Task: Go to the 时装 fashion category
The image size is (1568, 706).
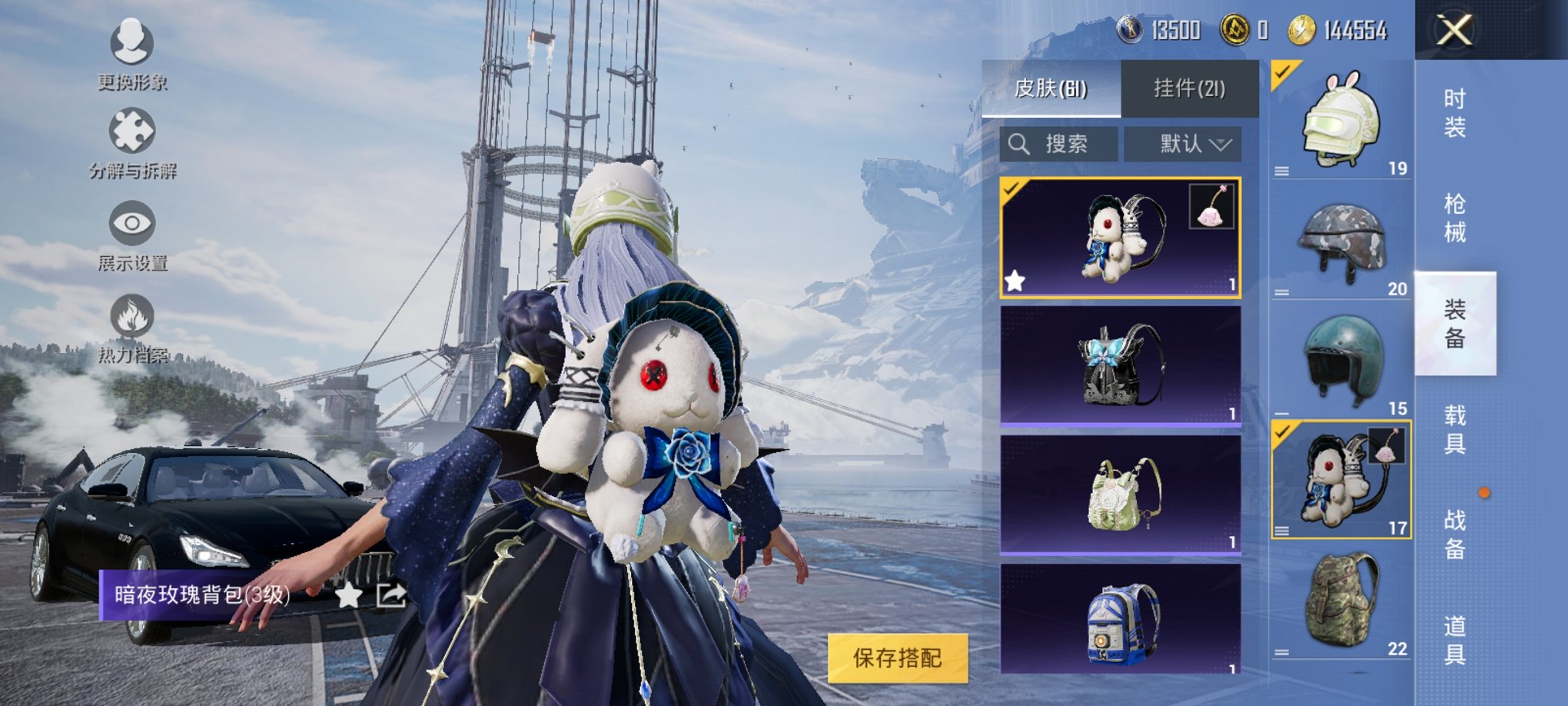Action: pos(1454,112)
